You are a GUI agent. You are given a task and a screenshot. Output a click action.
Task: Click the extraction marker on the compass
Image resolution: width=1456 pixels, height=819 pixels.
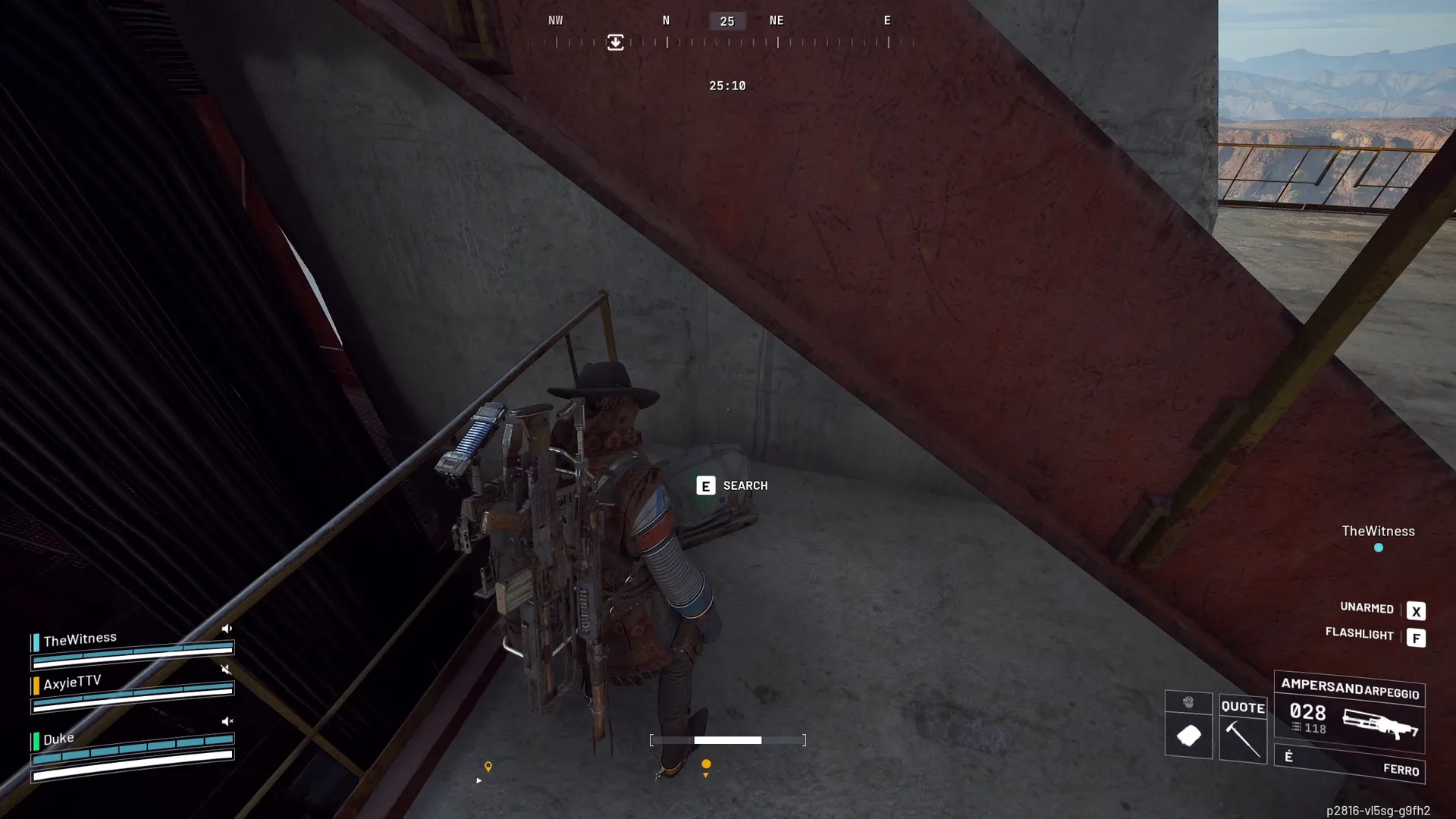tap(616, 42)
